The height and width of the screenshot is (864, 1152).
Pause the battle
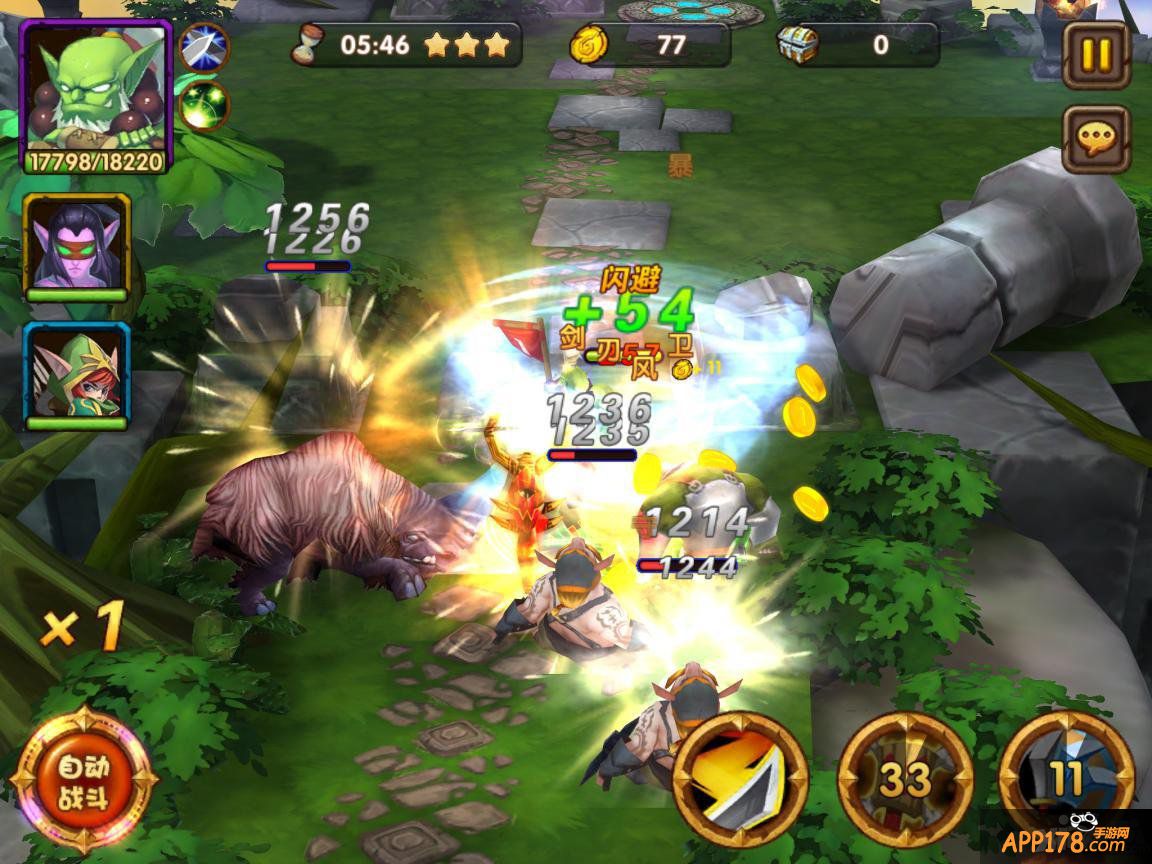coord(1096,53)
